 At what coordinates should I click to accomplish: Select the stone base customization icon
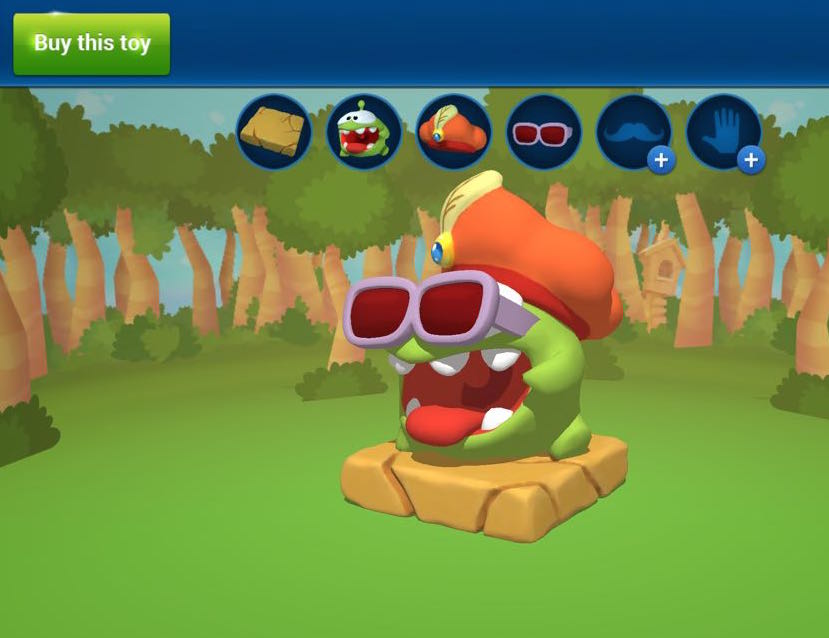[274, 132]
